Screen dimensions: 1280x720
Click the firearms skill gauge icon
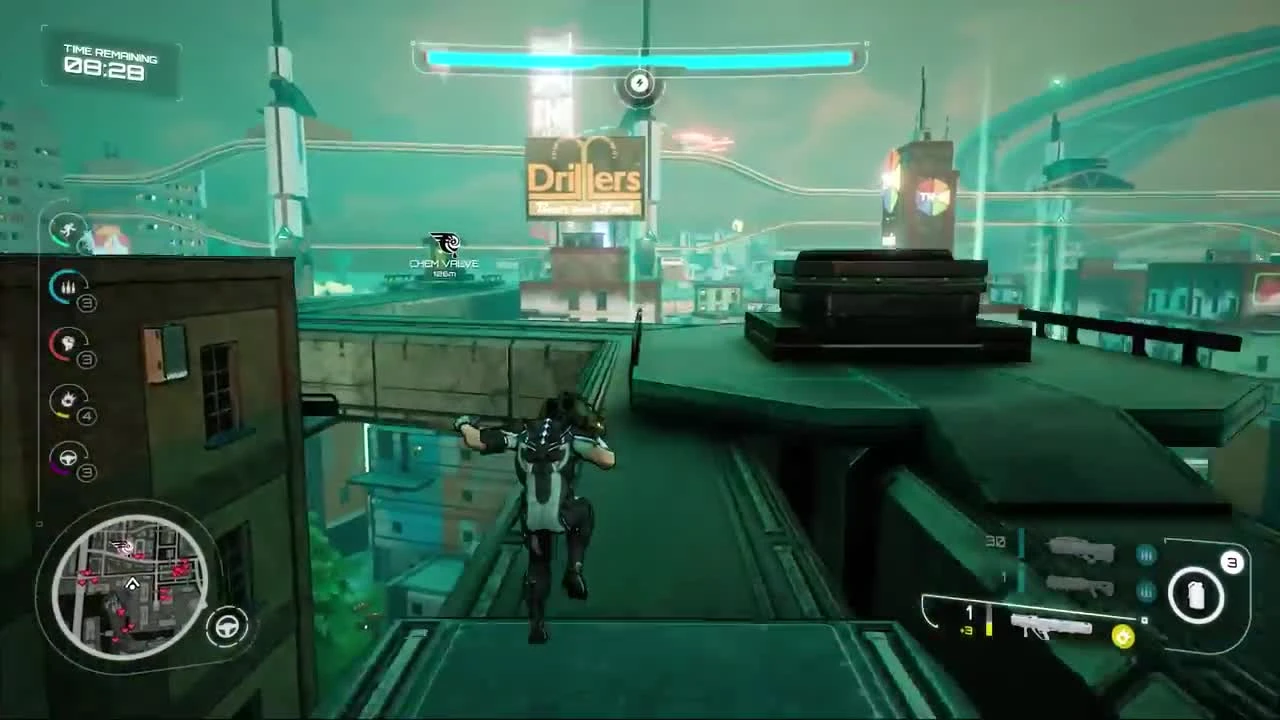[x=67, y=287]
